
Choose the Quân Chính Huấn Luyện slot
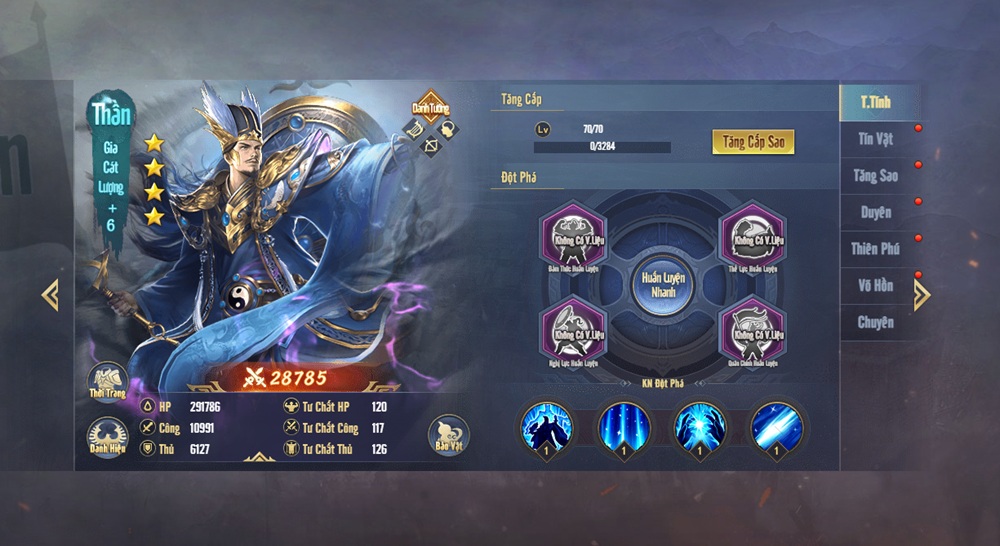pos(751,330)
